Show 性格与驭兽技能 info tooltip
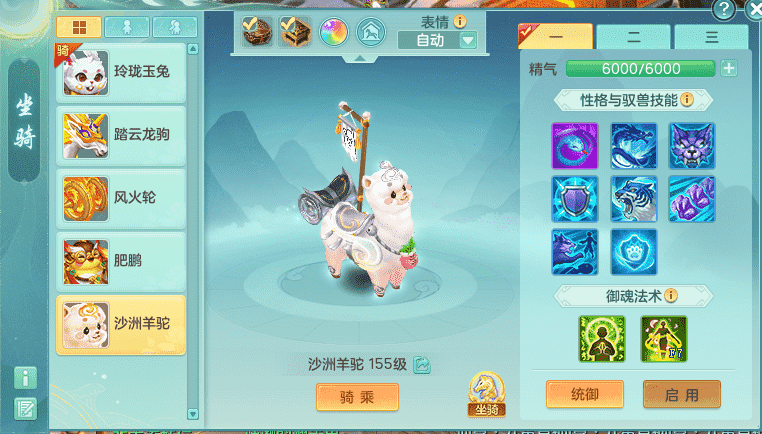Viewport: 762px width, 434px height. [688, 100]
